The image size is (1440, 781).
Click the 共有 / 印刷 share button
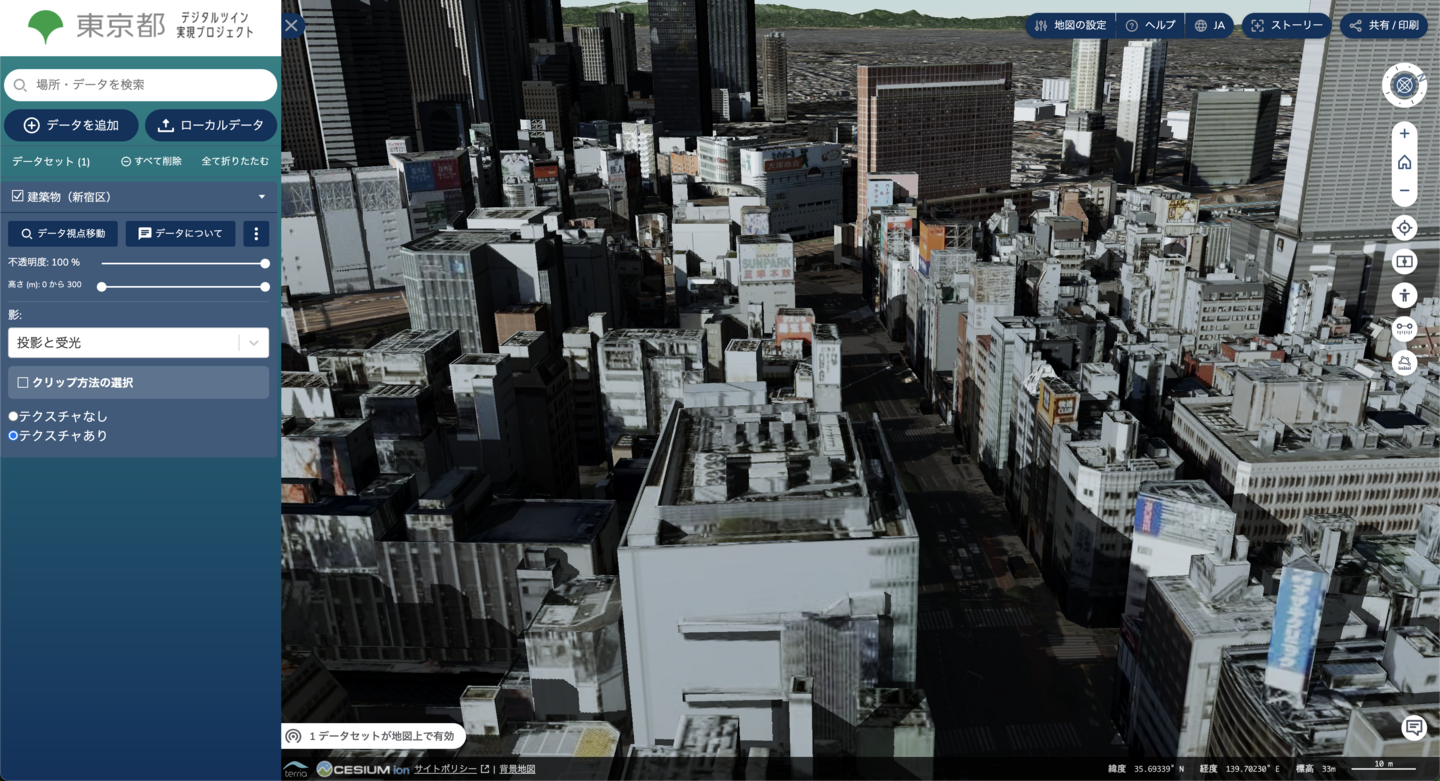click(x=1384, y=25)
